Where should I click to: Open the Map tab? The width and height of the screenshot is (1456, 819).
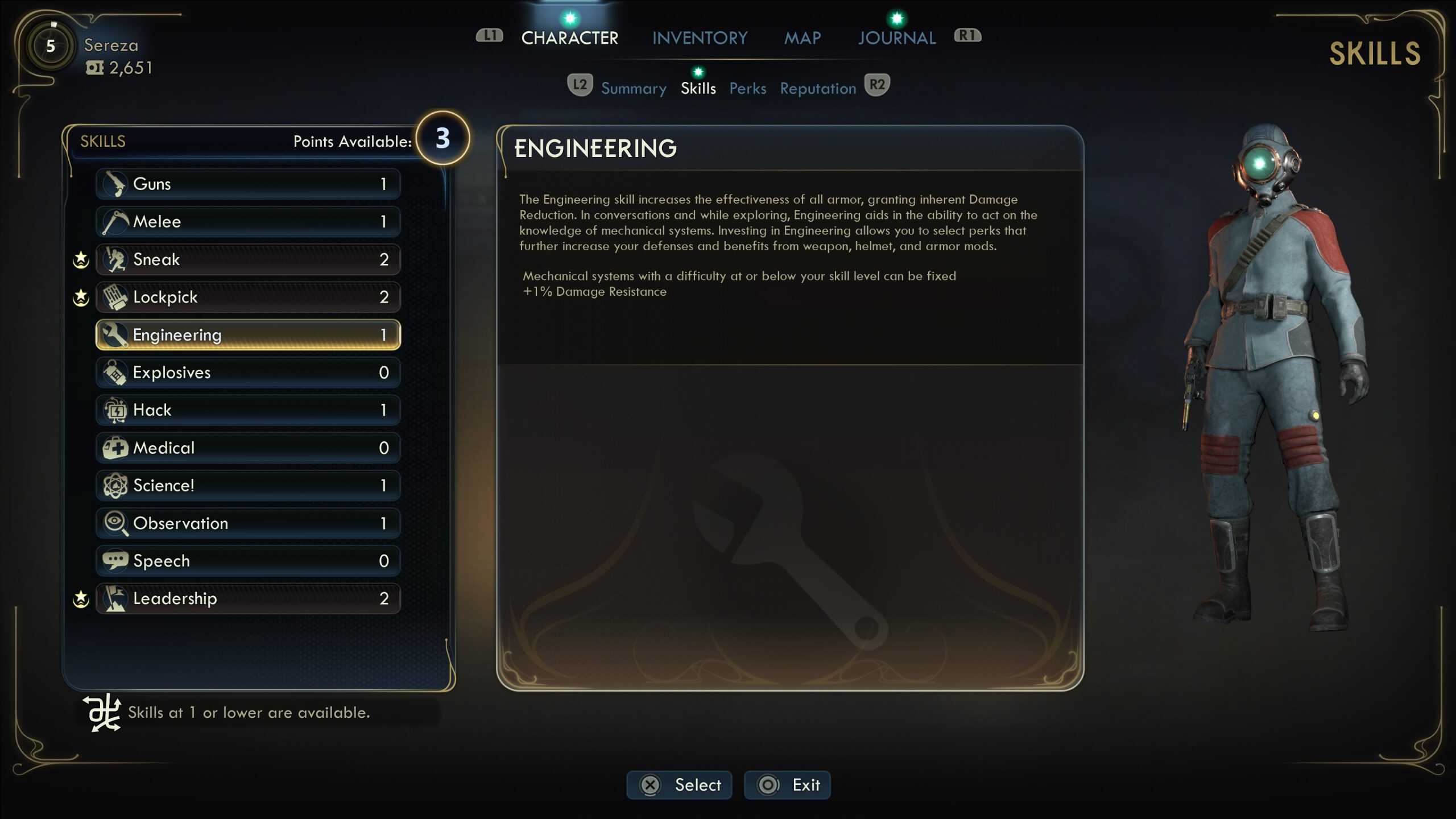(x=803, y=38)
